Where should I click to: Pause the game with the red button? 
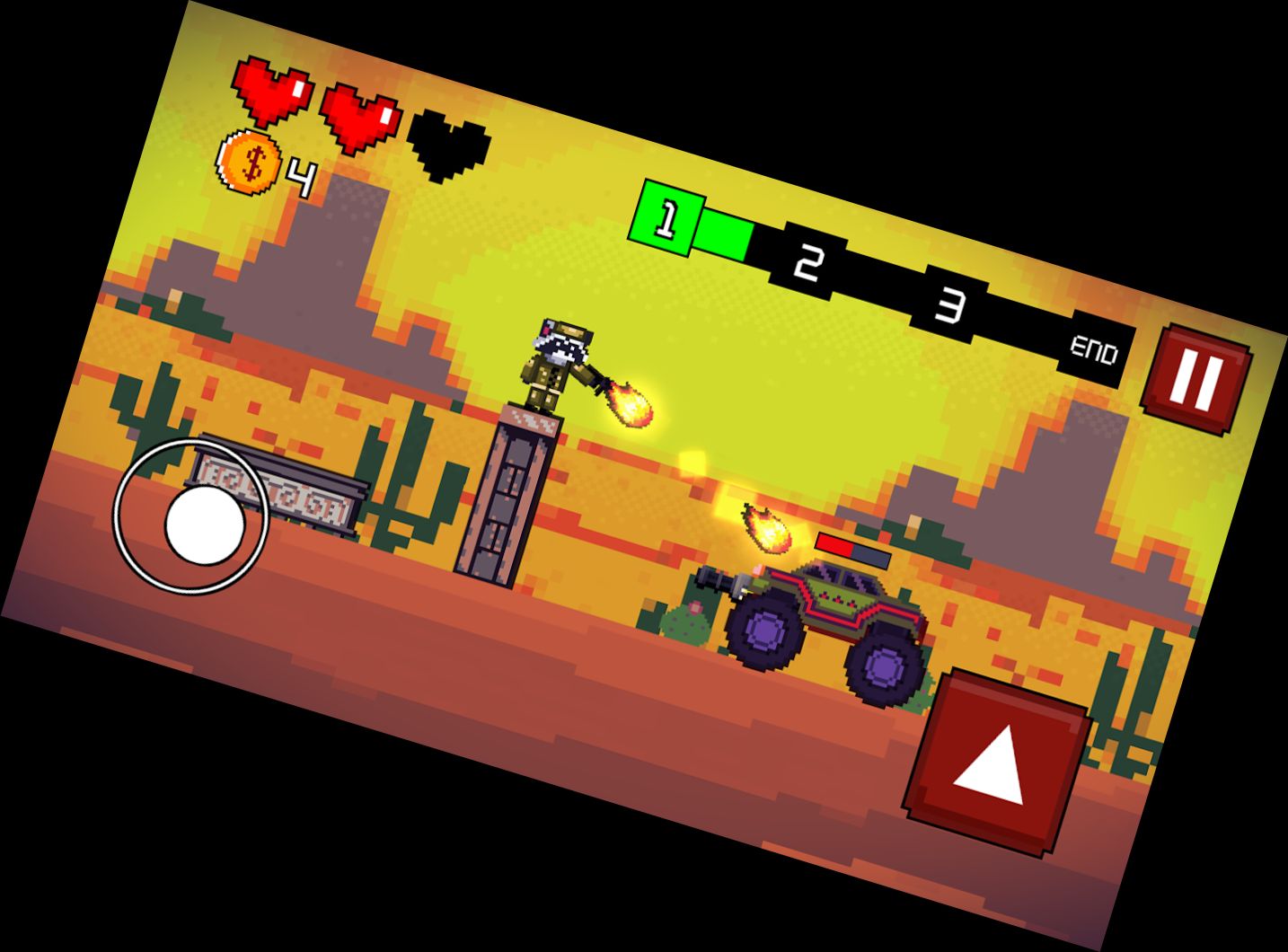(x=1197, y=378)
